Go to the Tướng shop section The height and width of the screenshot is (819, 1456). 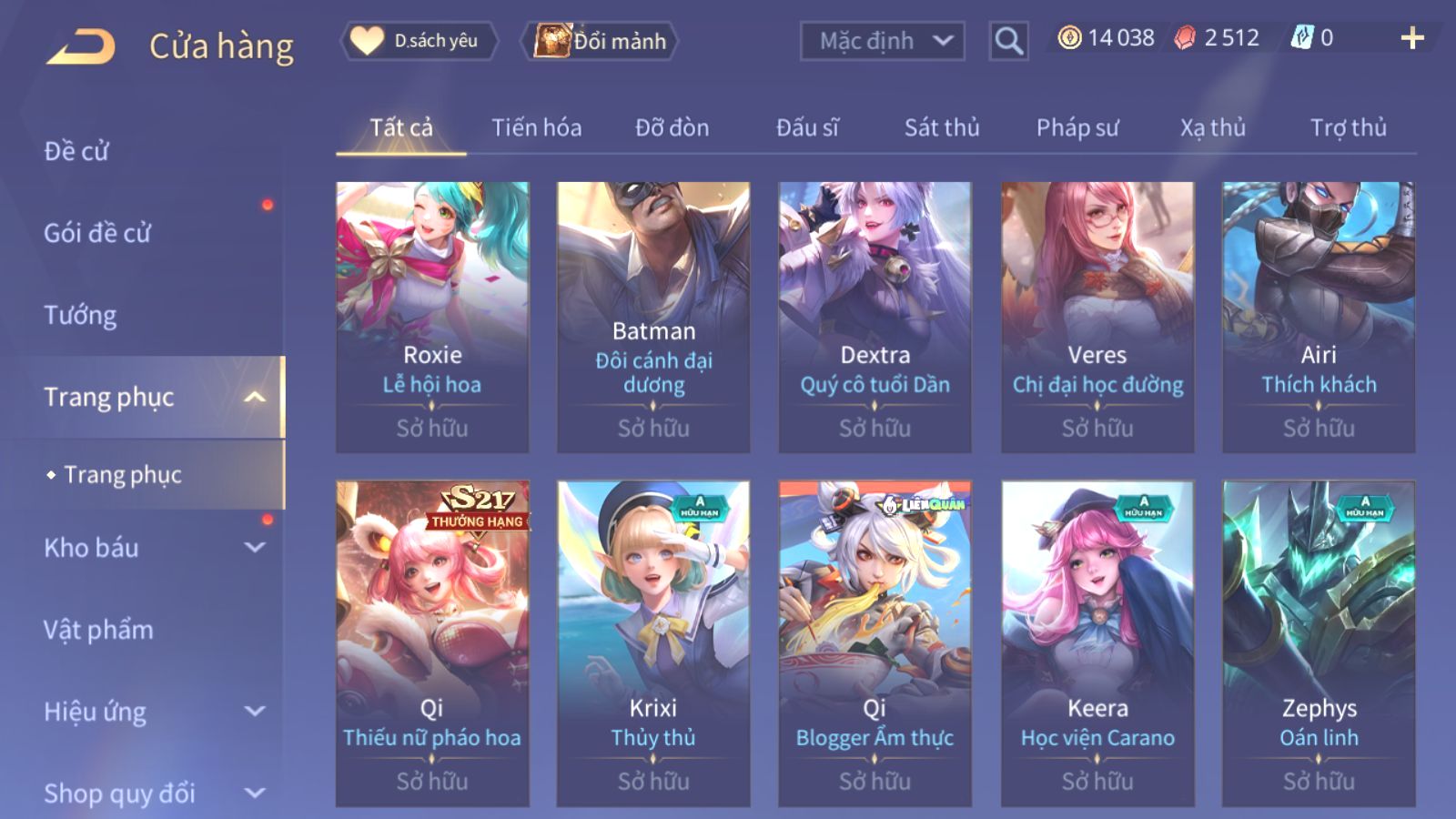point(80,315)
